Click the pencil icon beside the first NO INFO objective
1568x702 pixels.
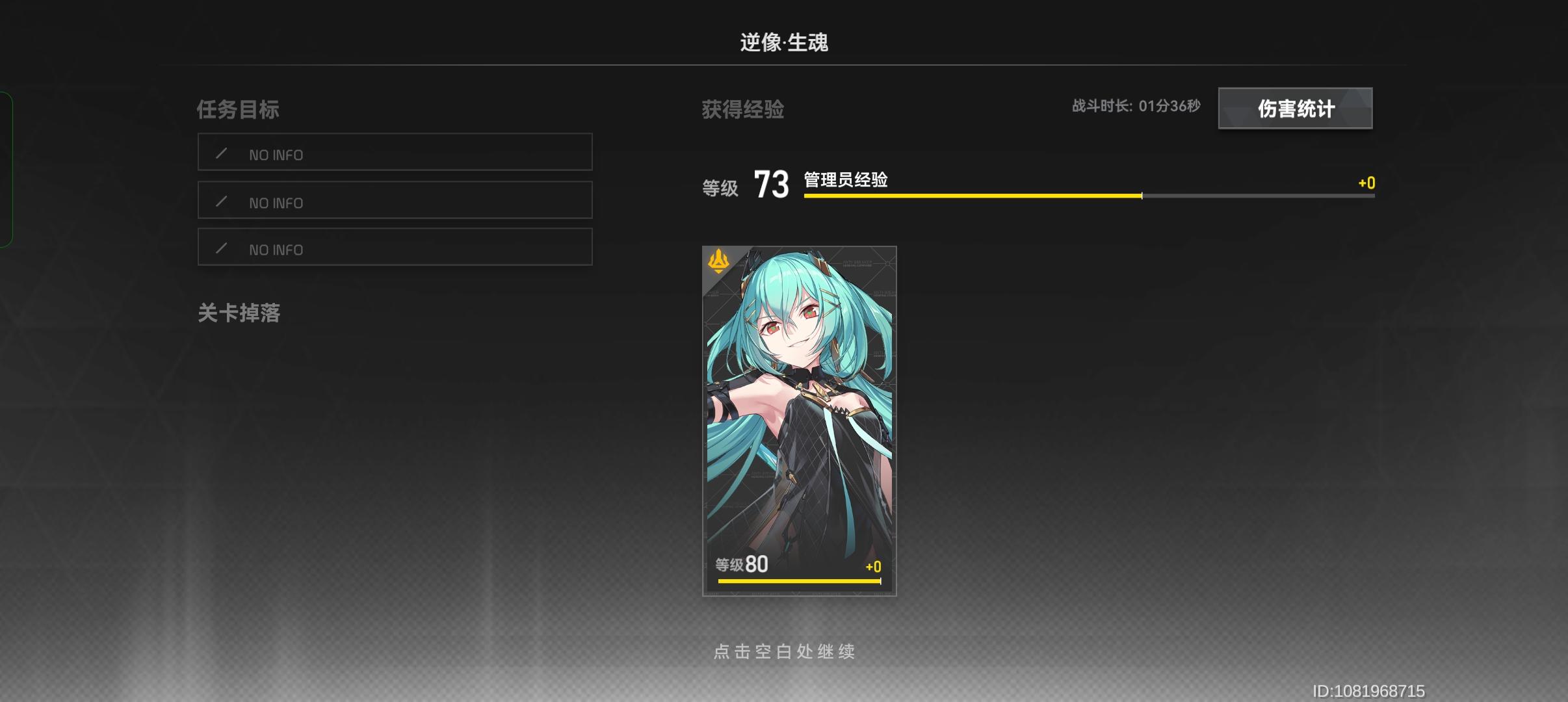click(222, 153)
